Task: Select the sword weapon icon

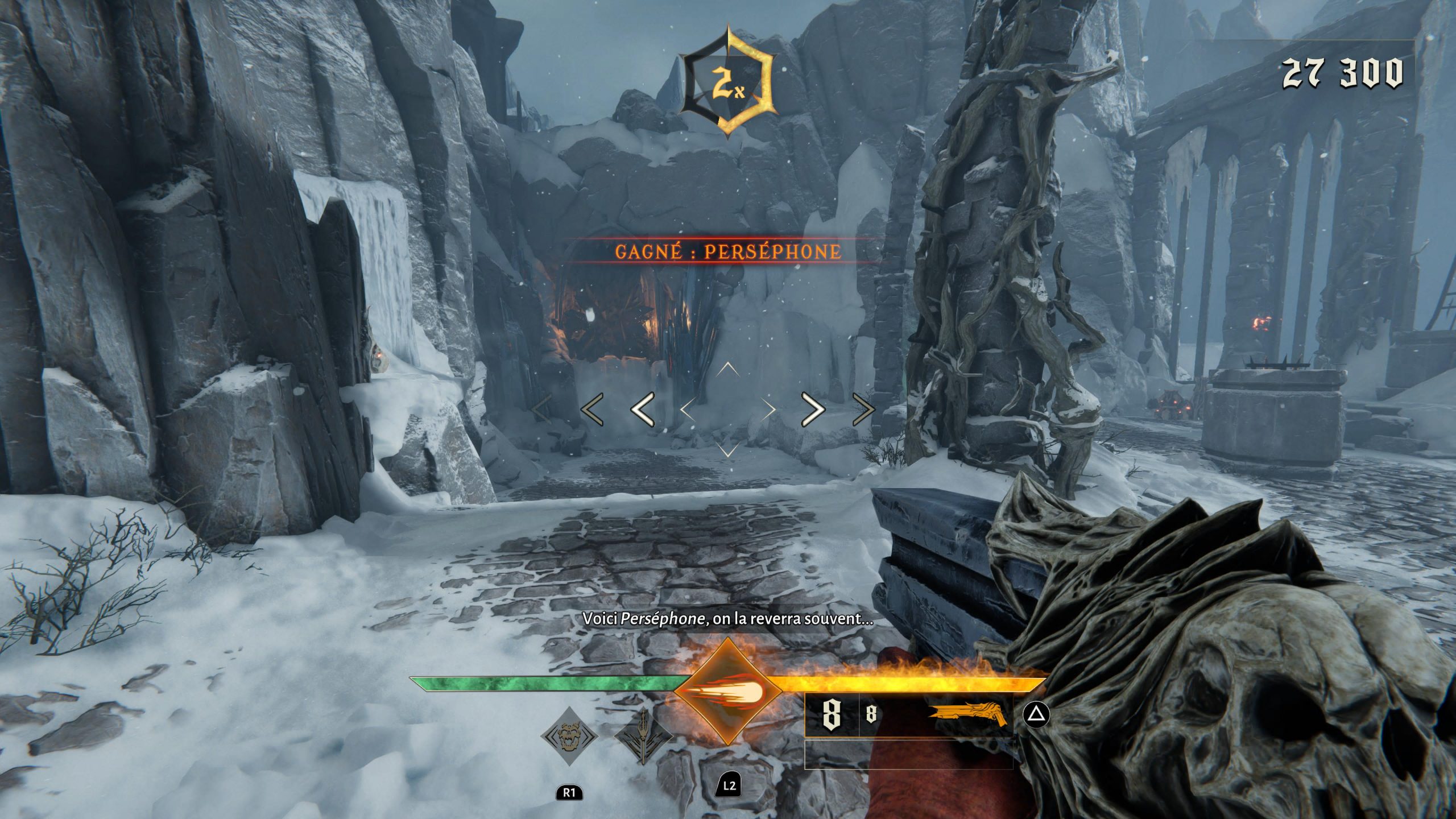Action: 644,737
